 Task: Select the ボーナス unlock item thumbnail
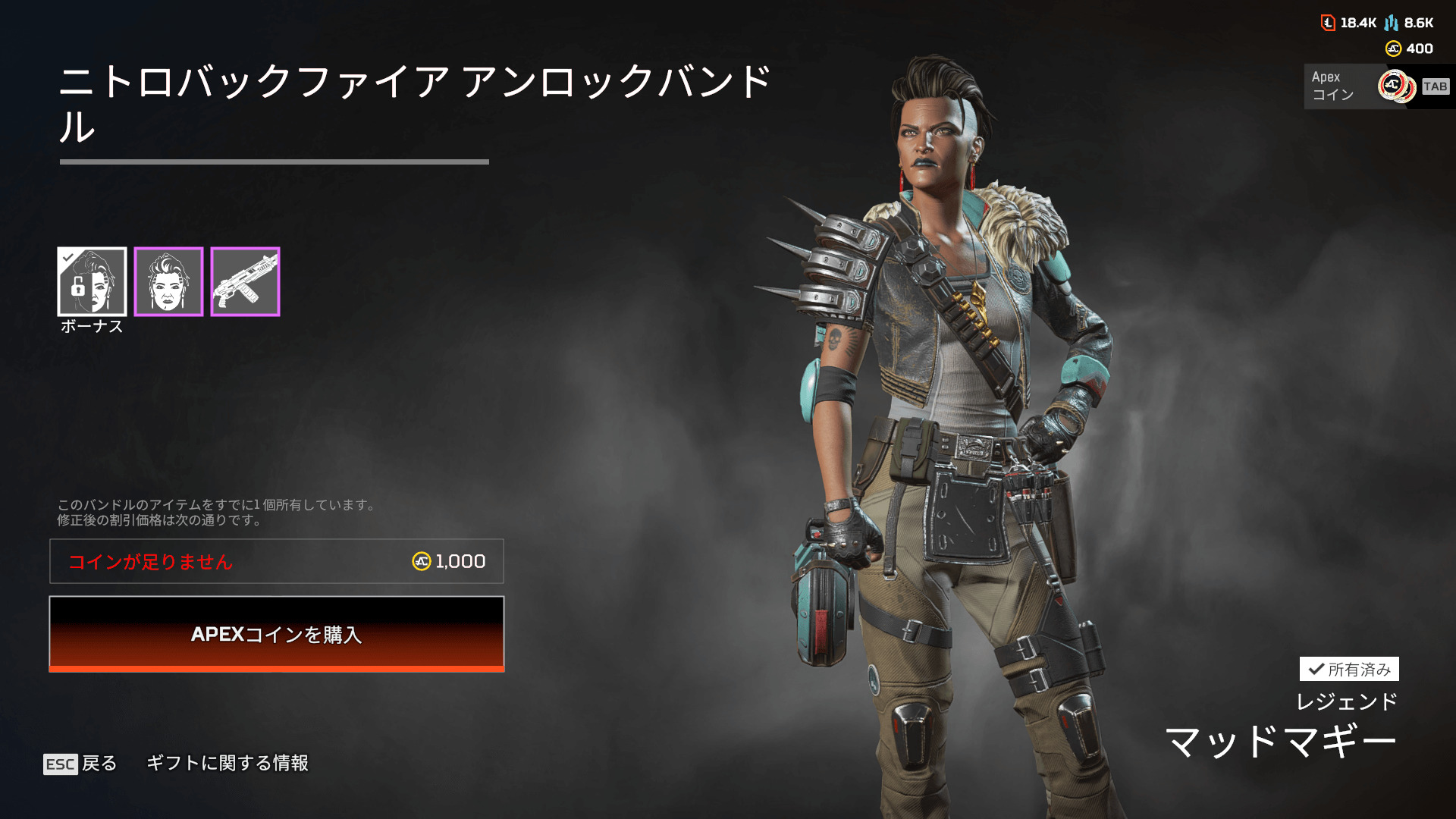(x=92, y=281)
